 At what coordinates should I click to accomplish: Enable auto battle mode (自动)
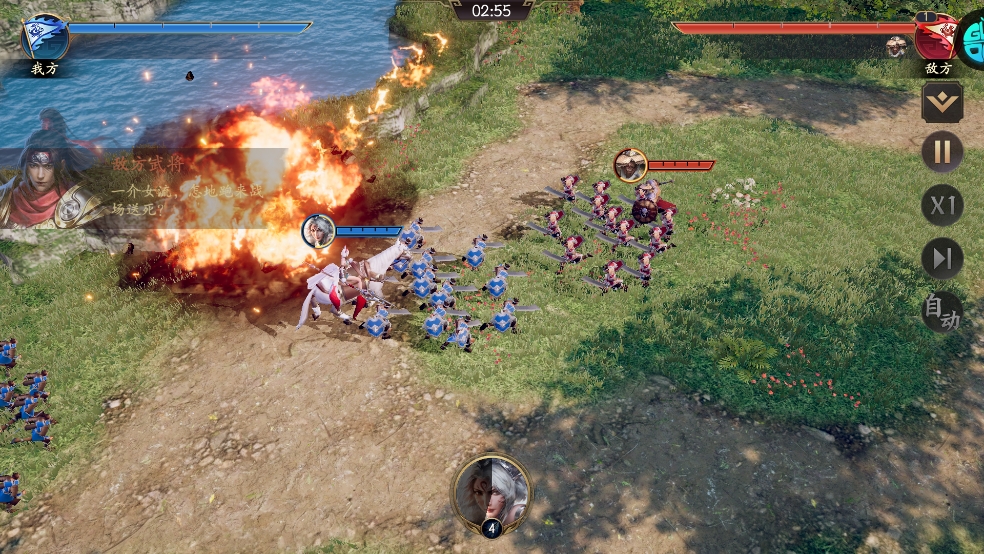point(942,312)
